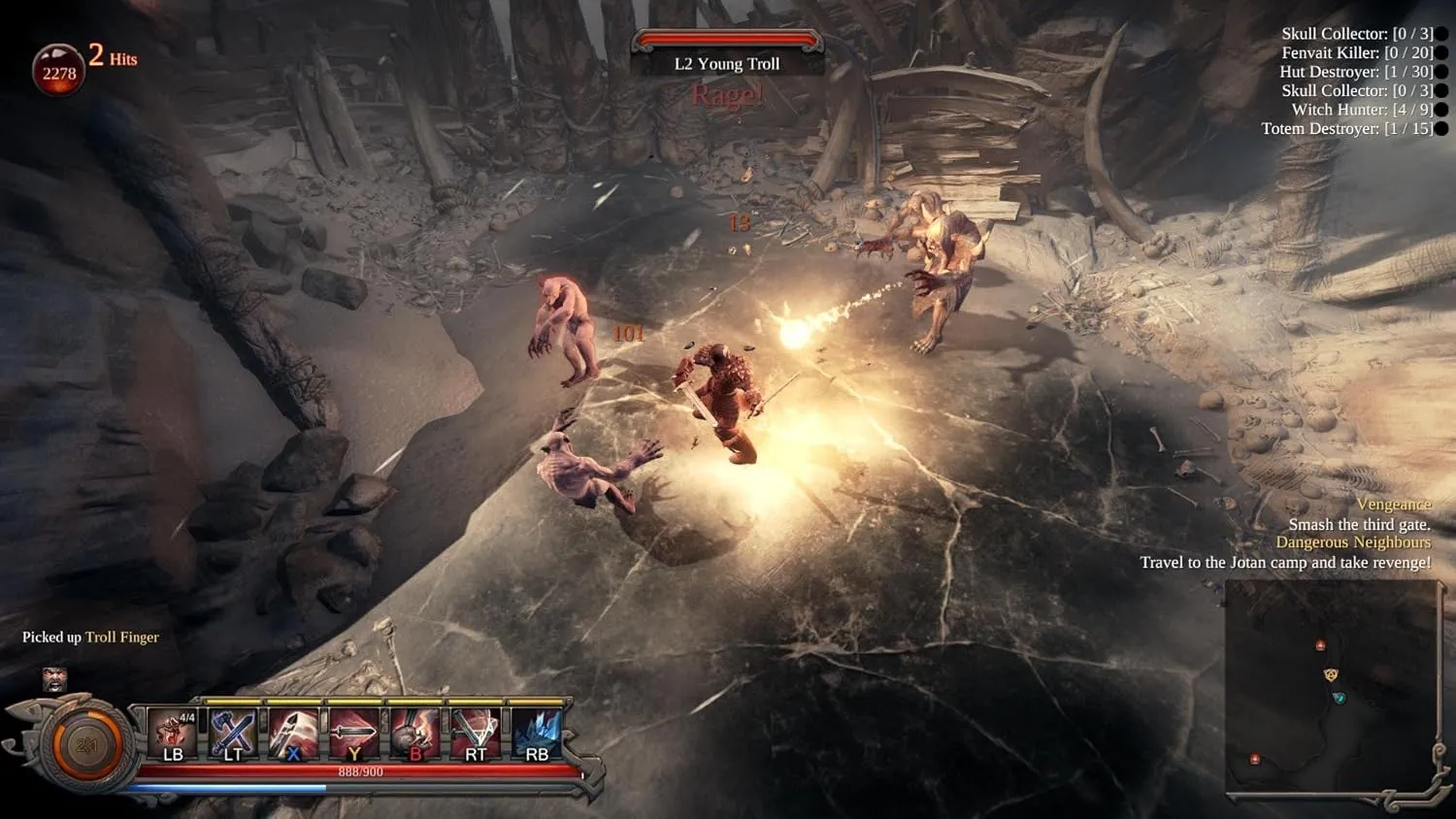Use the flaming hammer smash ability
Screen dimensions: 1456x819
pyautogui.click(x=414, y=734)
